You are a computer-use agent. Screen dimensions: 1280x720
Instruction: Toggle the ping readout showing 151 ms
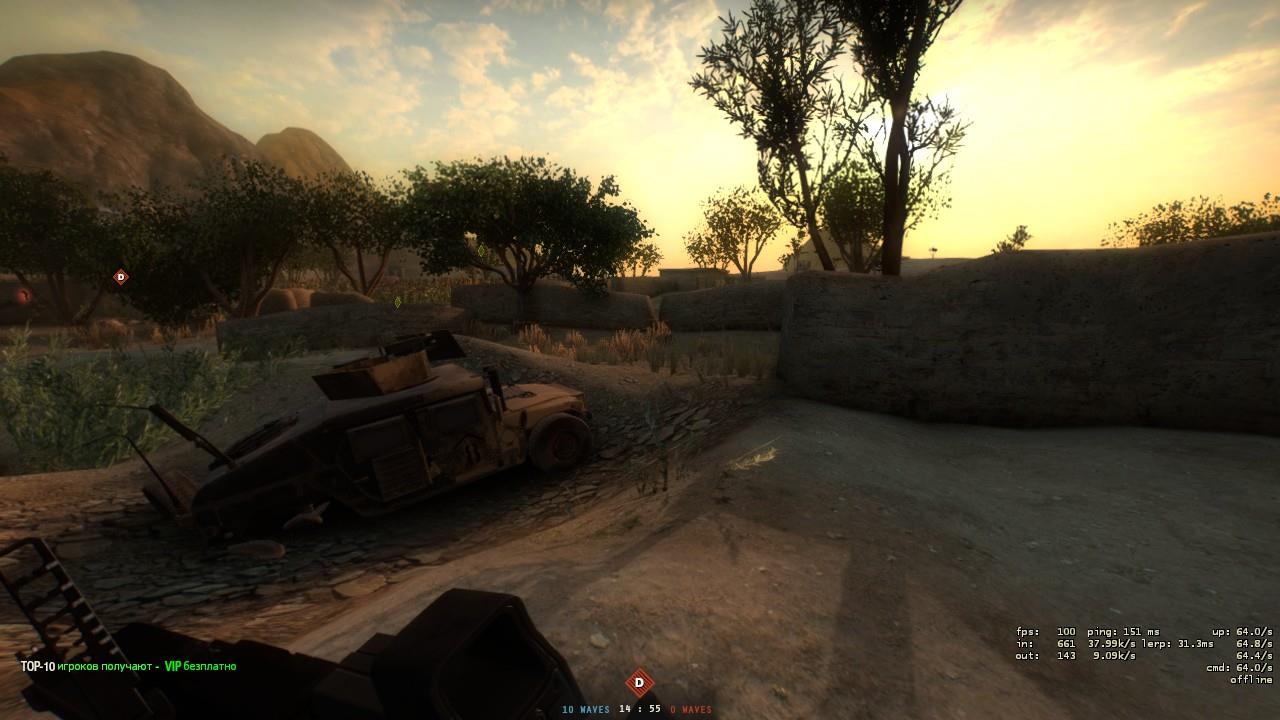tap(1125, 631)
